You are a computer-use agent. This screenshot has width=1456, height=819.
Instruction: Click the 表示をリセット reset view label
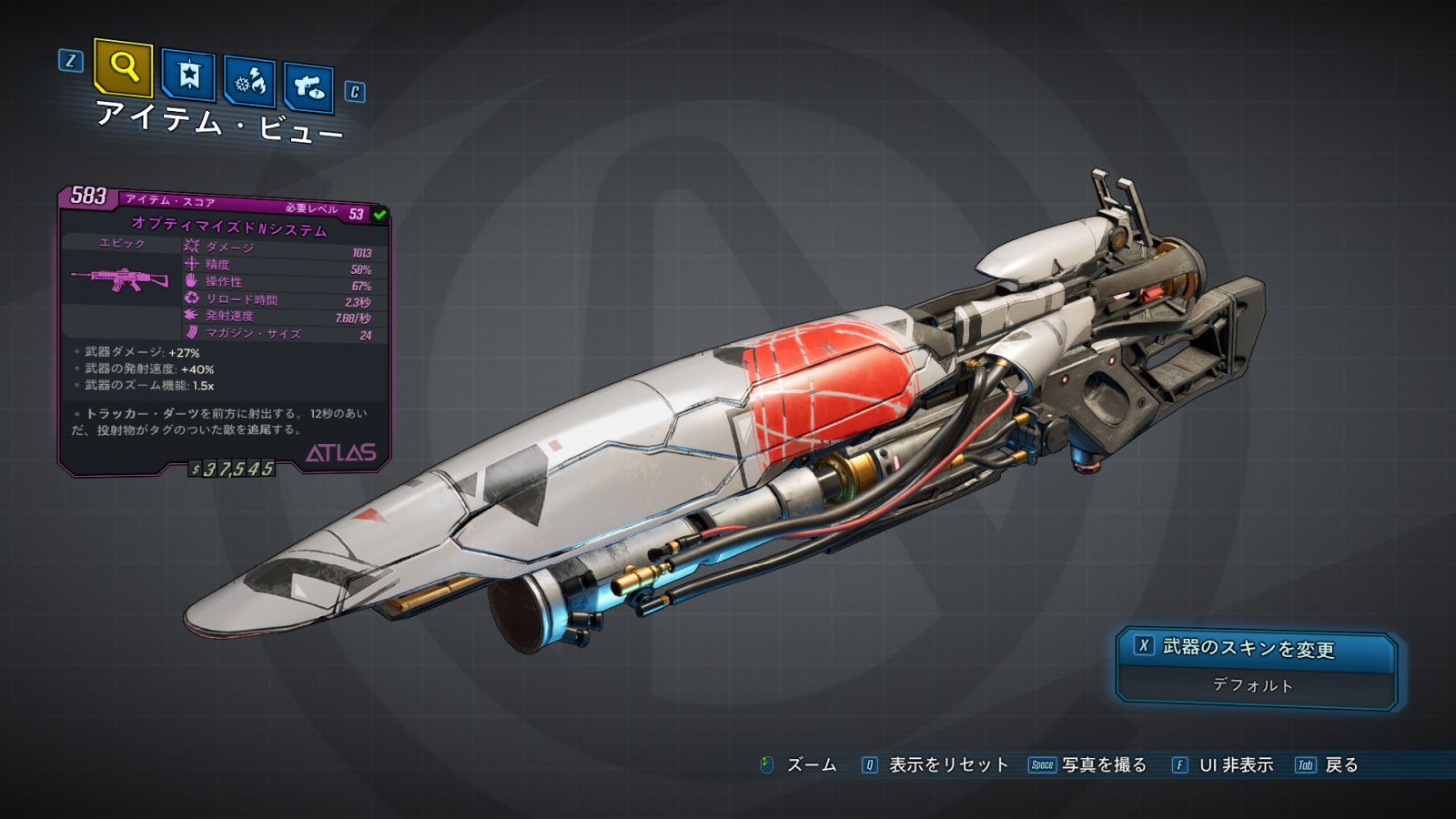(948, 765)
